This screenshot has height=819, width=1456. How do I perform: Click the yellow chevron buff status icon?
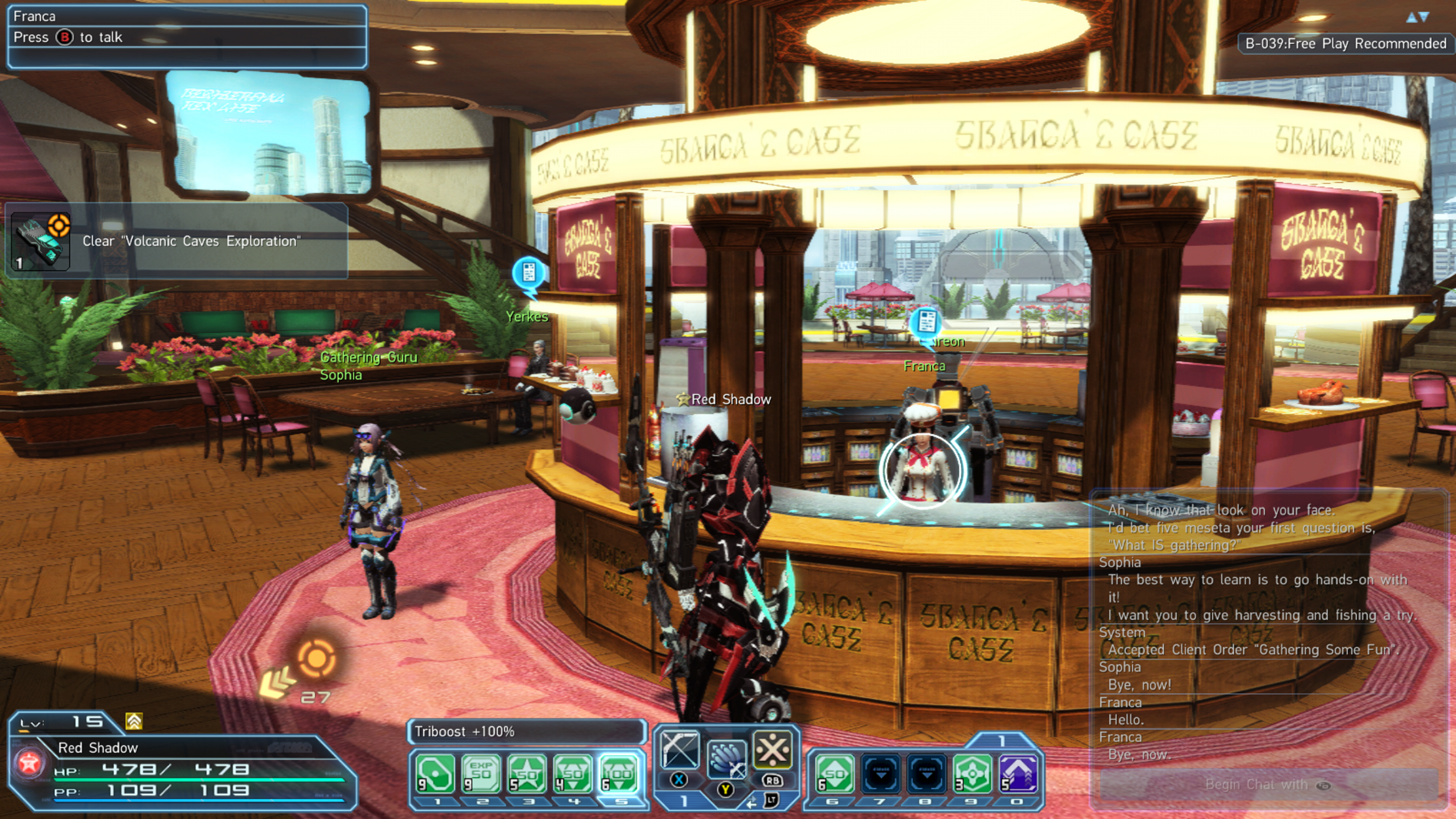click(134, 721)
